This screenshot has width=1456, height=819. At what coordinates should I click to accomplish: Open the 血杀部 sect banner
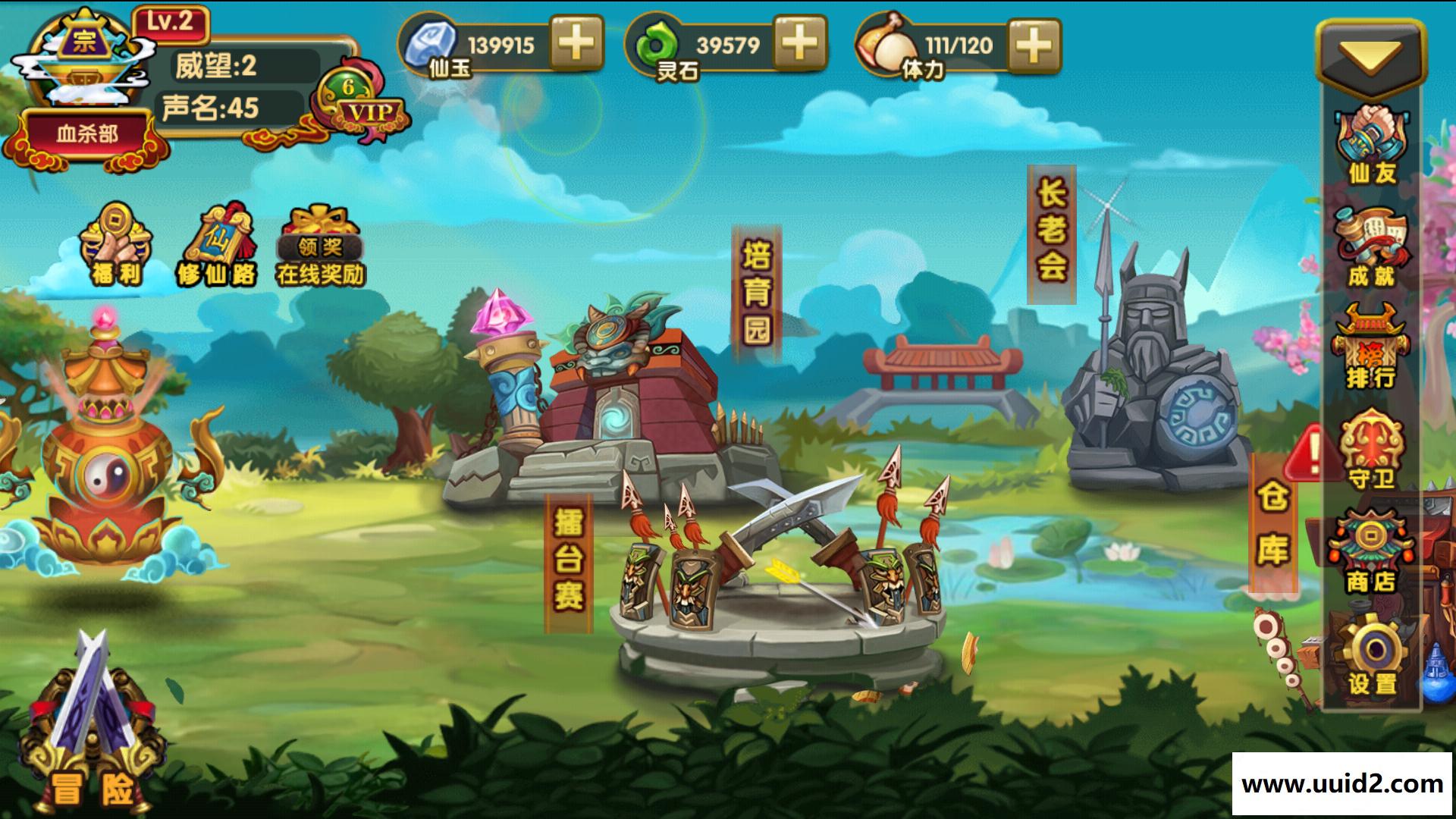coord(87,135)
